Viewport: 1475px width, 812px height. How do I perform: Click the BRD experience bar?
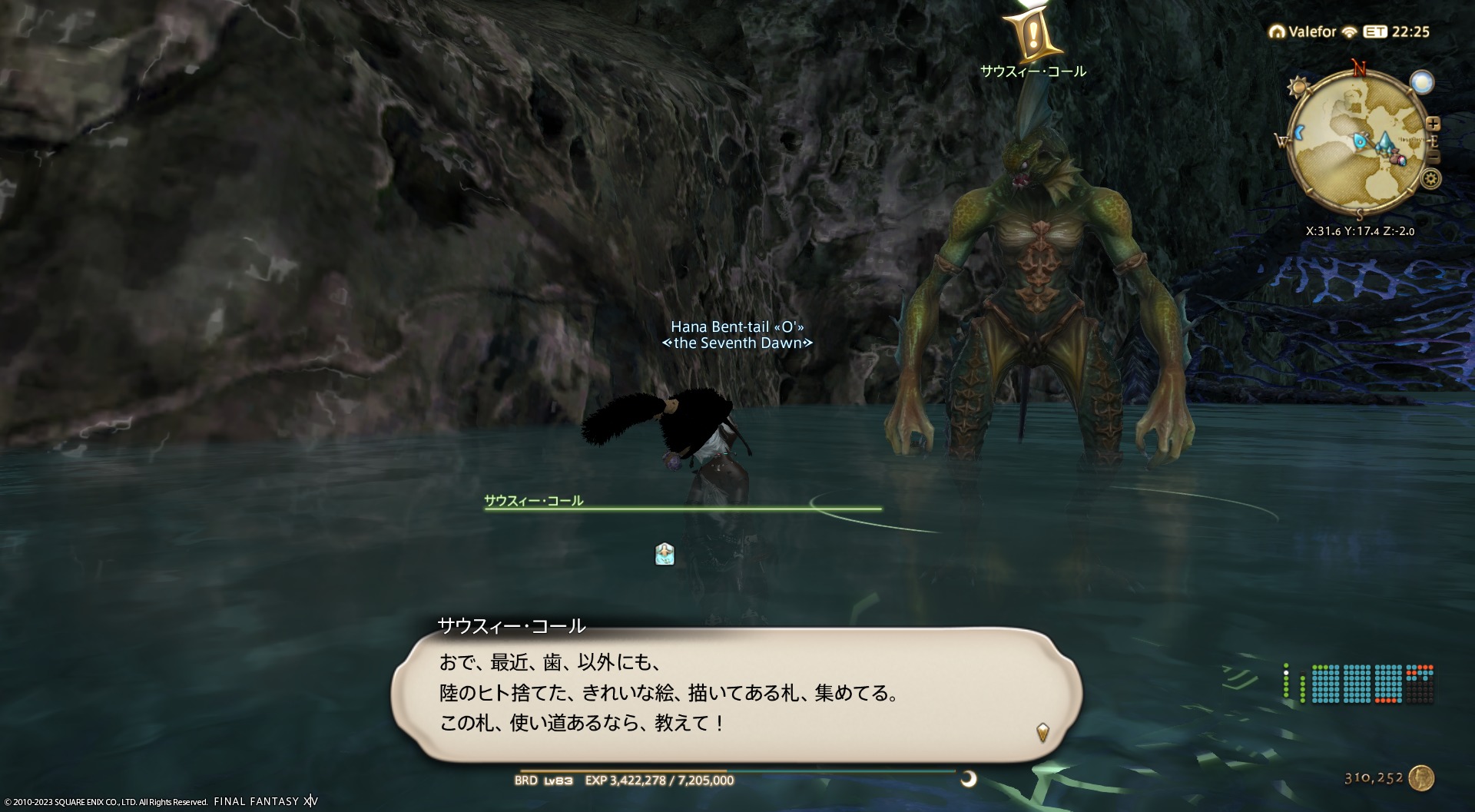pyautogui.click(x=737, y=772)
